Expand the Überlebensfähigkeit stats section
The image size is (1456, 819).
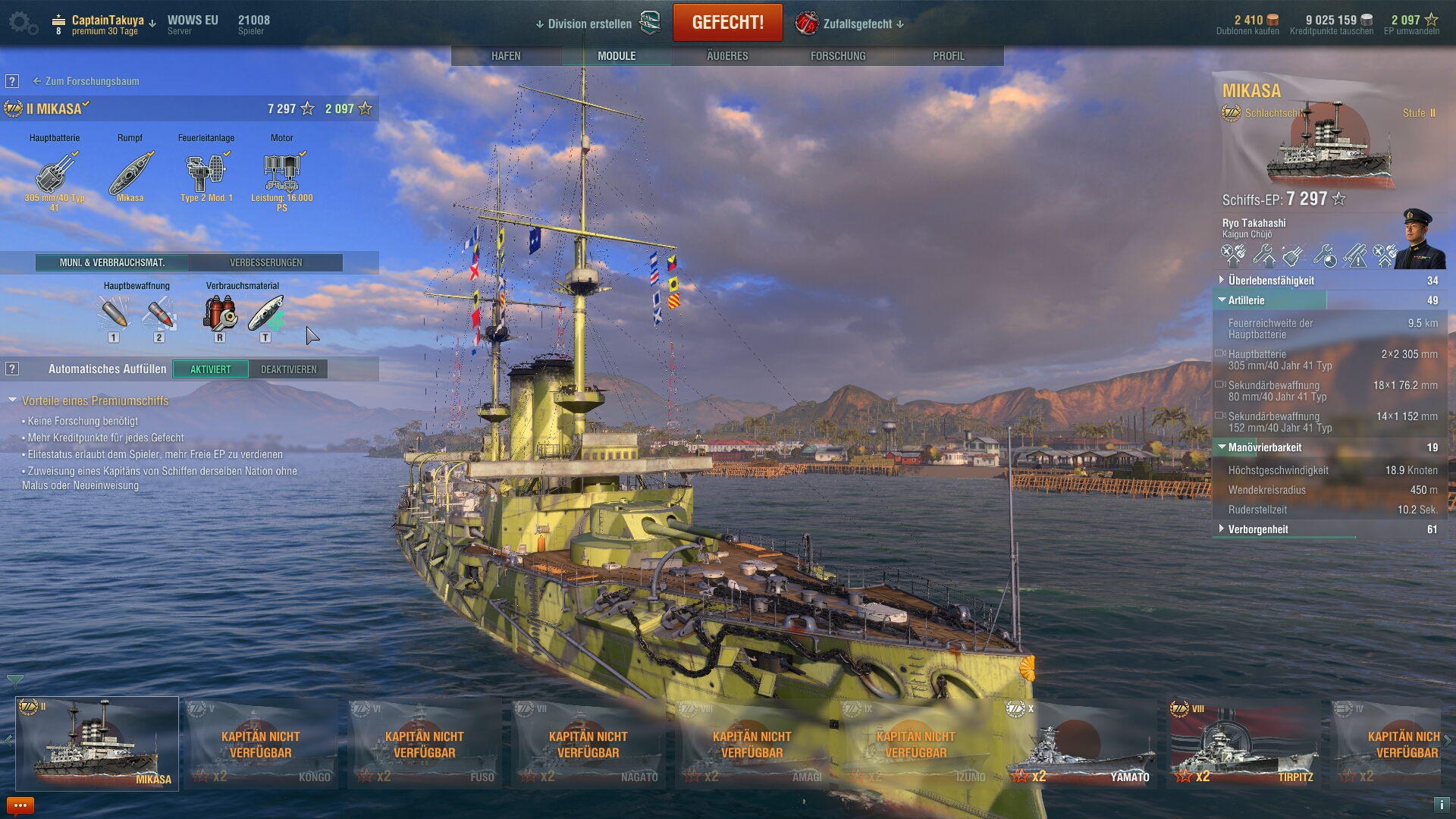coord(1271,281)
